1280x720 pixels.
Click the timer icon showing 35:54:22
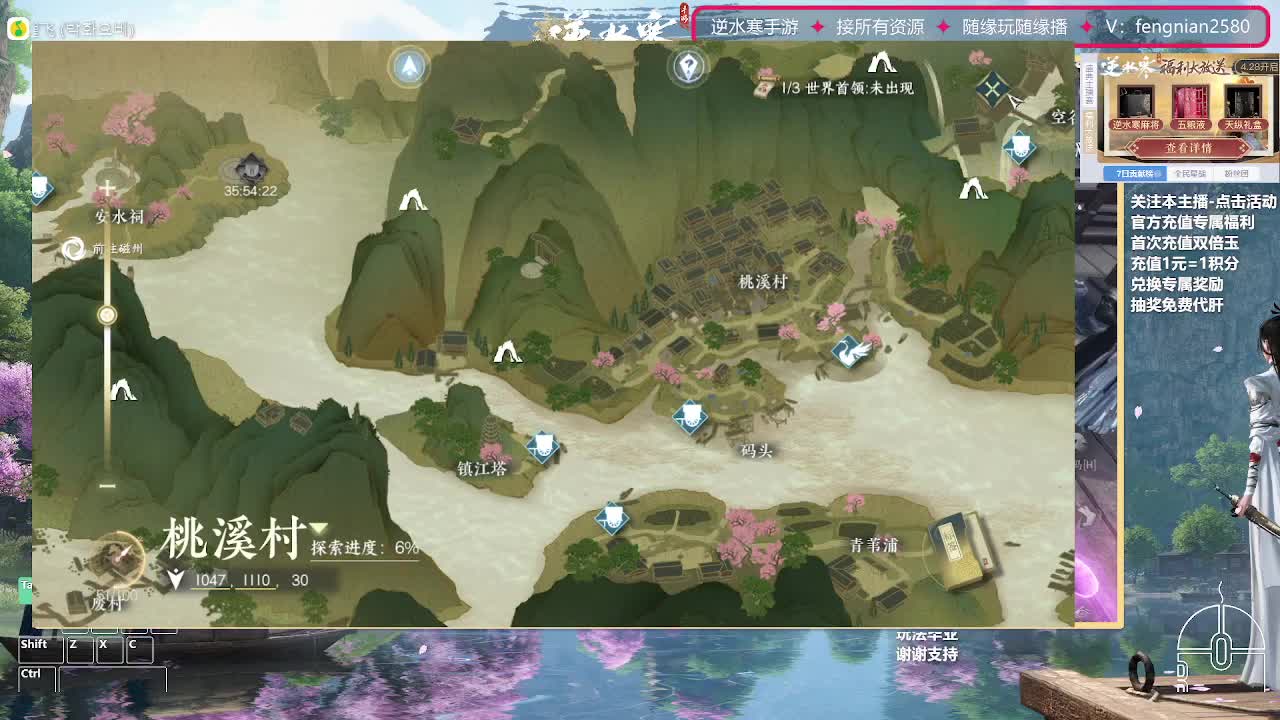tap(250, 168)
